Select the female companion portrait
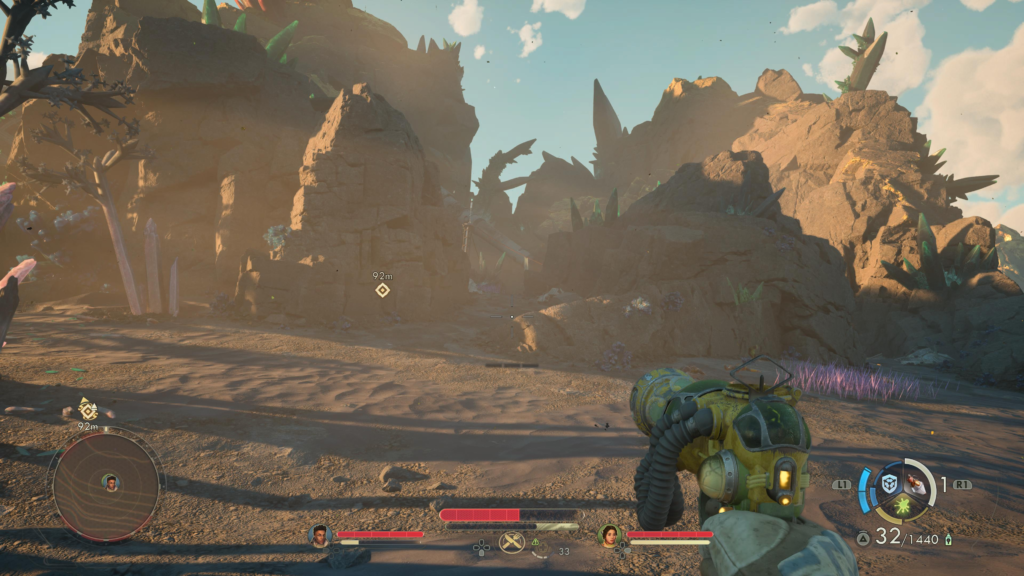Image resolution: width=1024 pixels, height=576 pixels. click(x=609, y=536)
